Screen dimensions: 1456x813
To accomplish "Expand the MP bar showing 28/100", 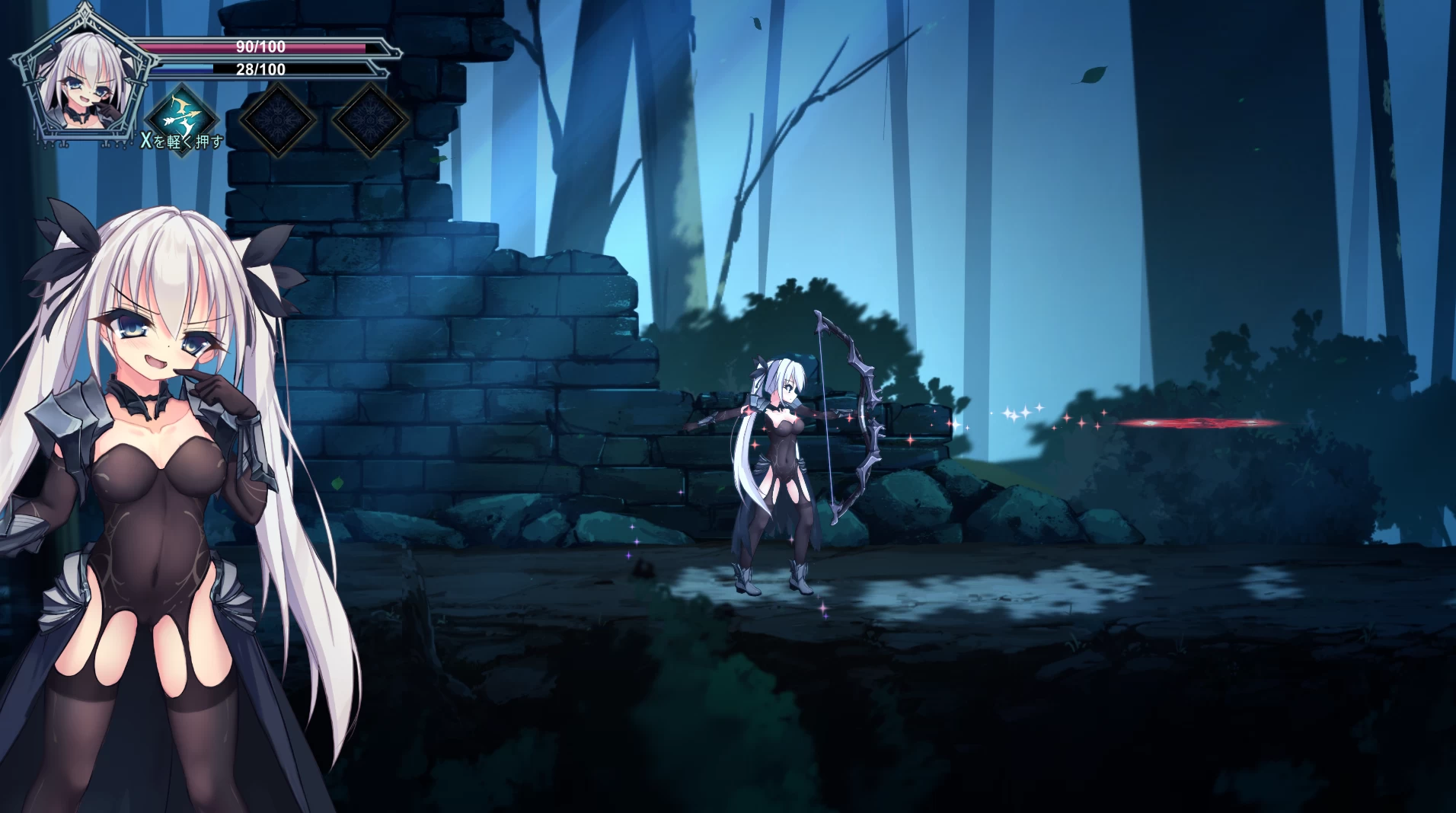I will click(x=259, y=69).
